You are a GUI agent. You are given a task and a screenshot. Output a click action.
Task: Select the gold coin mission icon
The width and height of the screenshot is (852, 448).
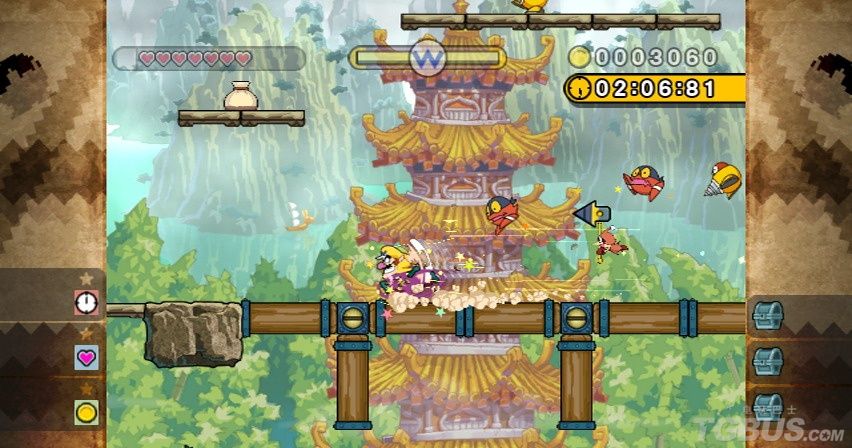(86, 411)
